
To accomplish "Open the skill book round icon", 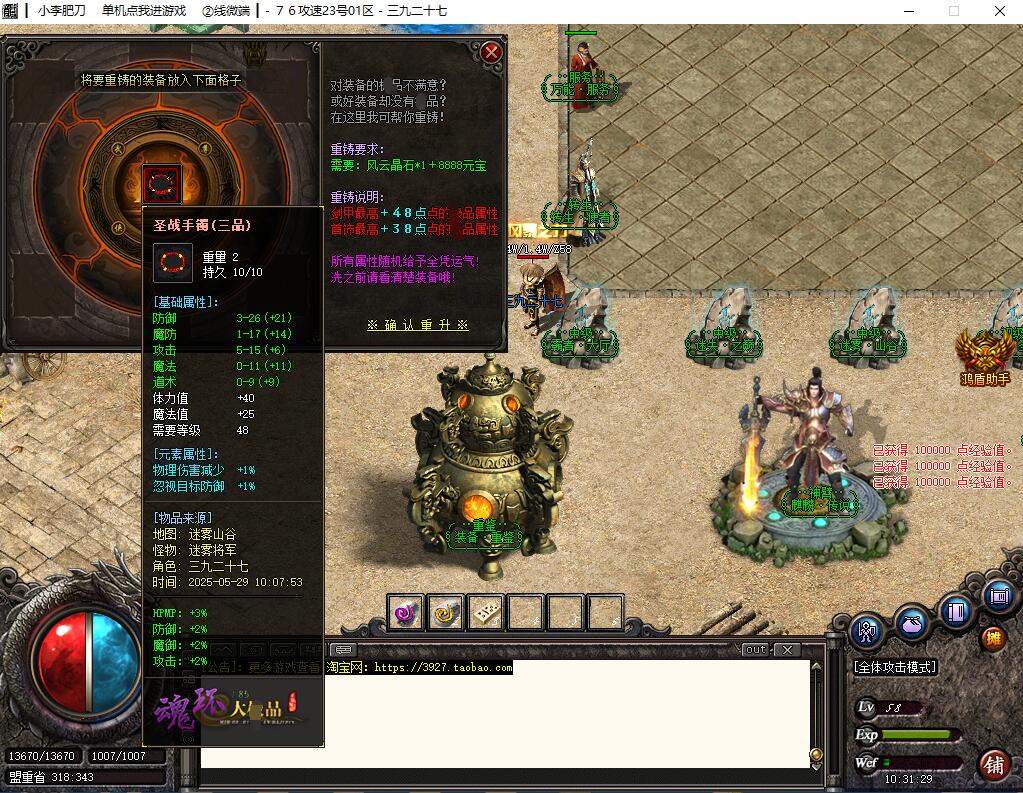I will click(957, 610).
